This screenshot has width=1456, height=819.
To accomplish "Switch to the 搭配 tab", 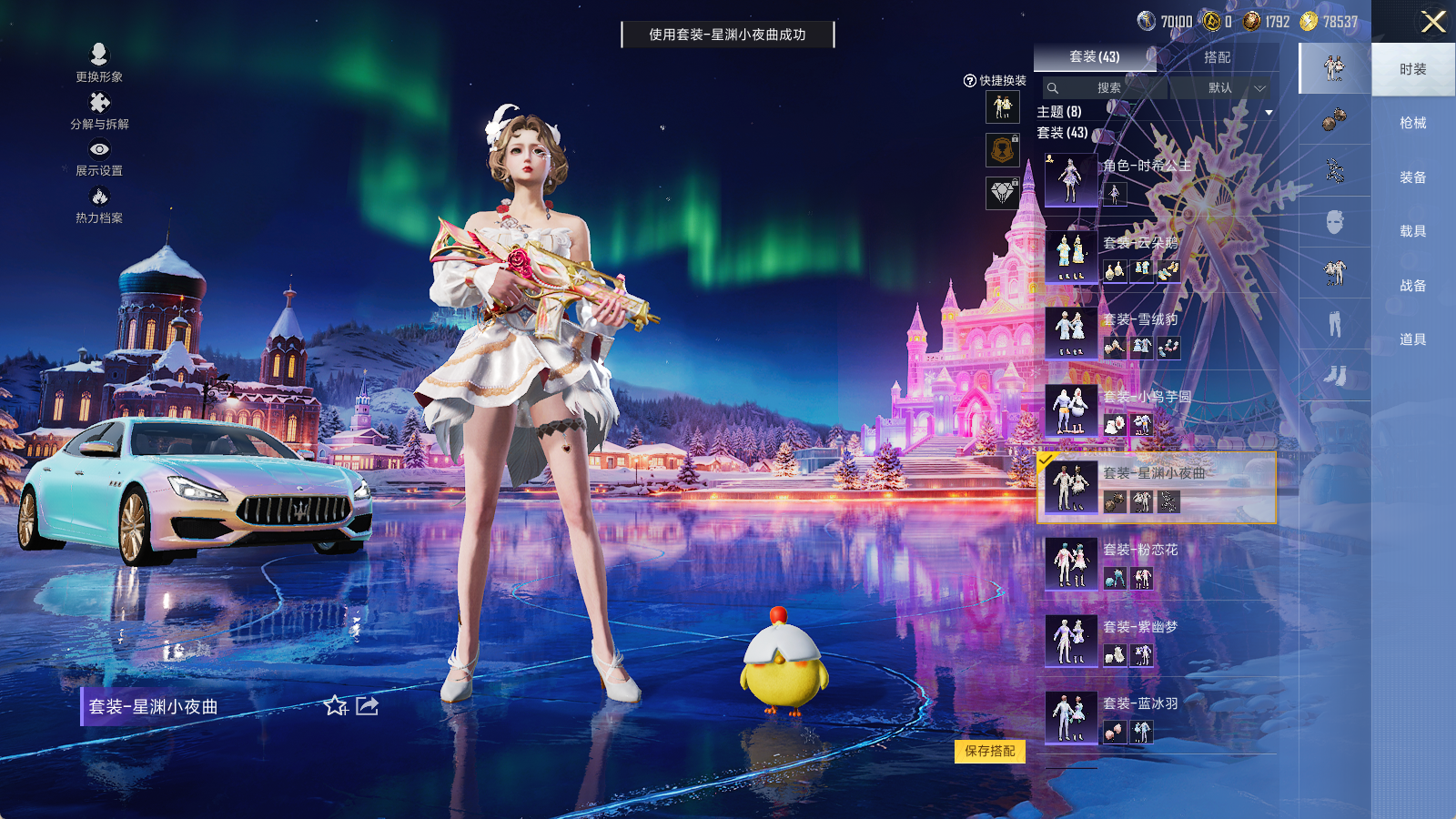I will [1217, 57].
